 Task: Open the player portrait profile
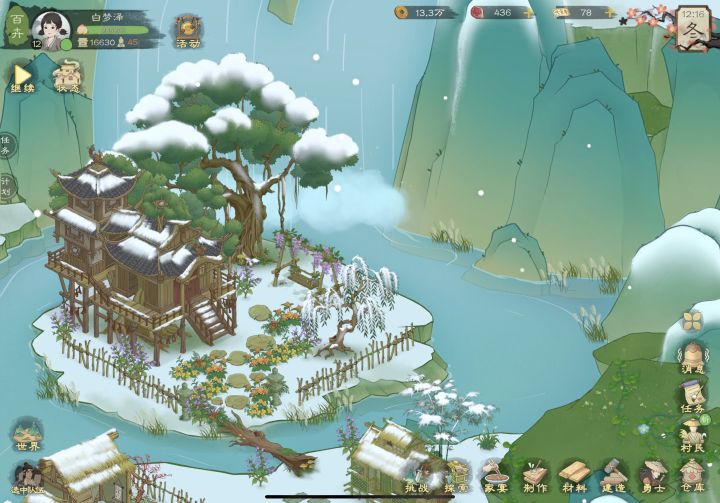click(x=48, y=26)
